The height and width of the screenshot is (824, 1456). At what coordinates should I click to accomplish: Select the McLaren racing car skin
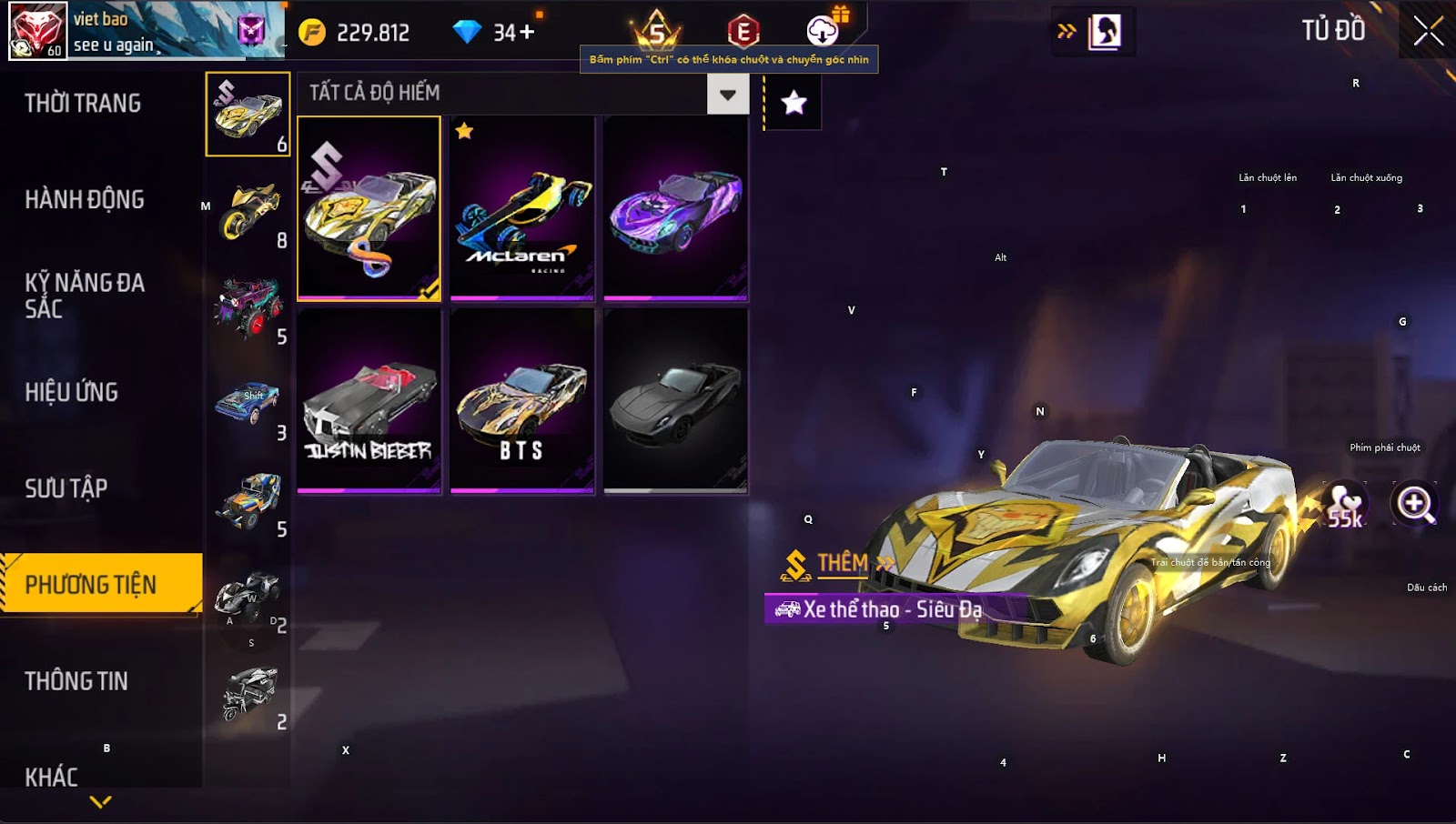521,208
